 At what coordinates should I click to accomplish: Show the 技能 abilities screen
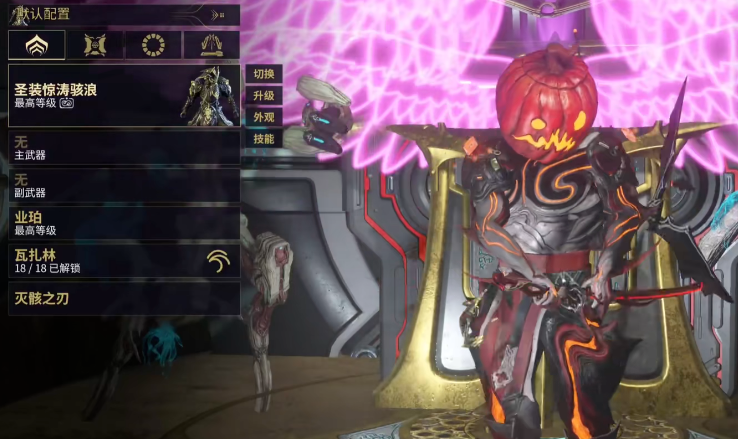tap(264, 139)
